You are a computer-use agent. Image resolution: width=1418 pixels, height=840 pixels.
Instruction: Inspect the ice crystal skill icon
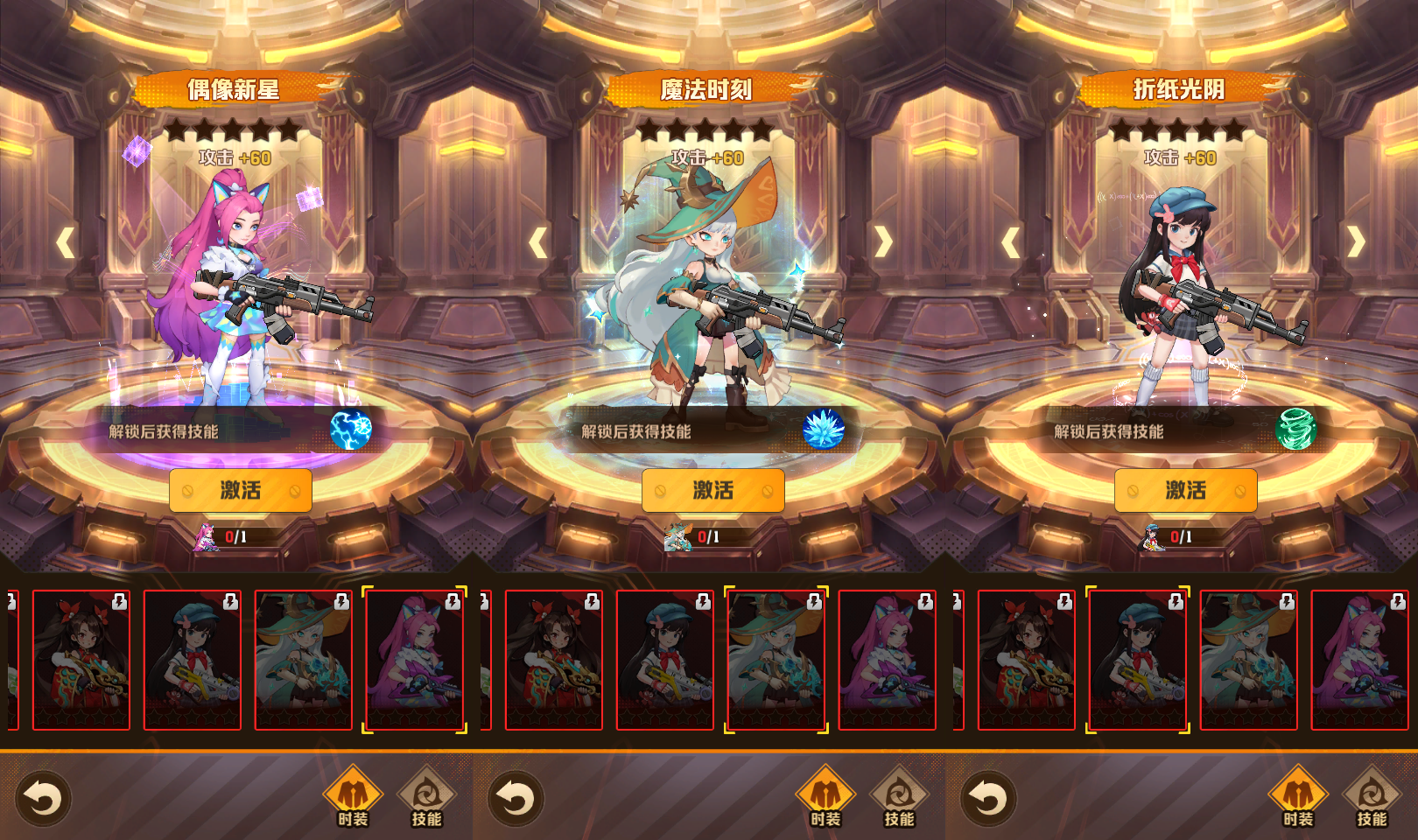[x=824, y=430]
